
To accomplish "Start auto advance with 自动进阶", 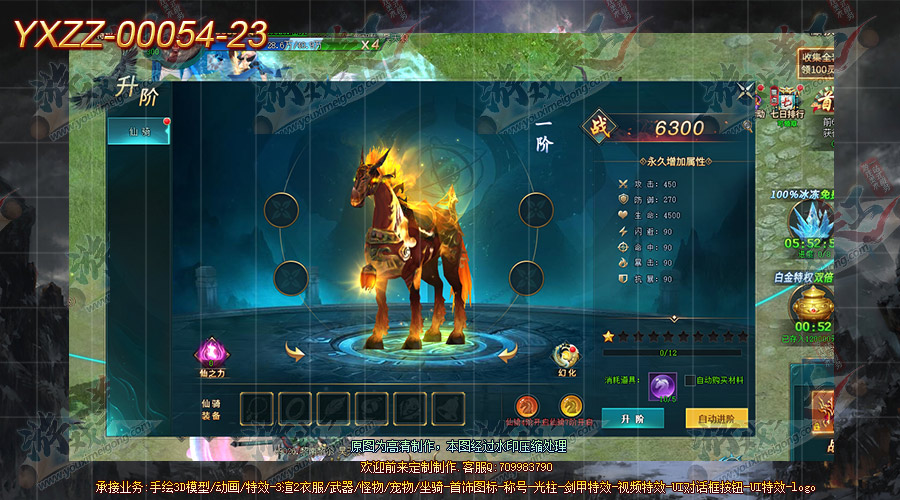I will point(716,418).
